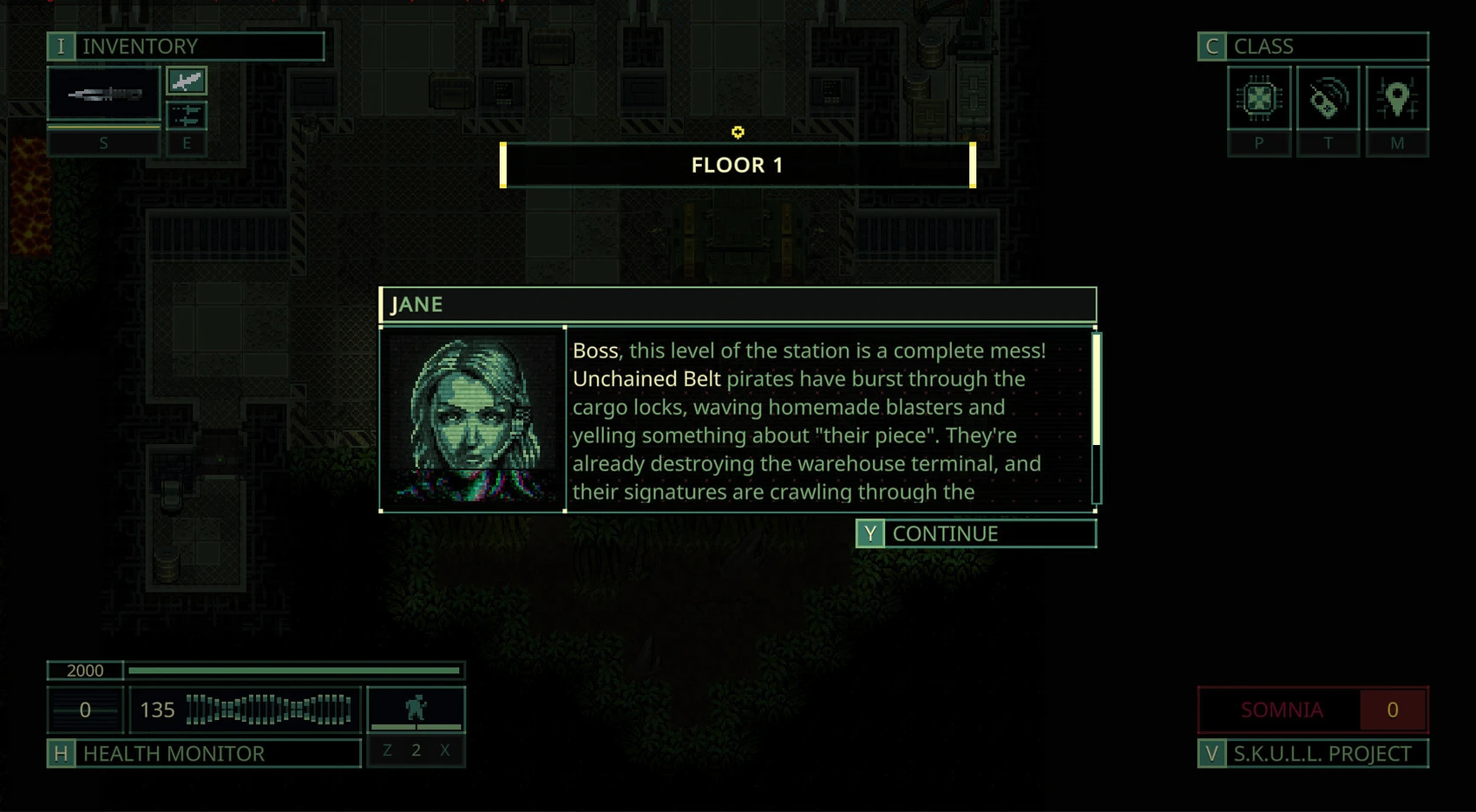Select the primary rifle weapon slot
Image resolution: width=1476 pixels, height=812 pixels.
104,94
